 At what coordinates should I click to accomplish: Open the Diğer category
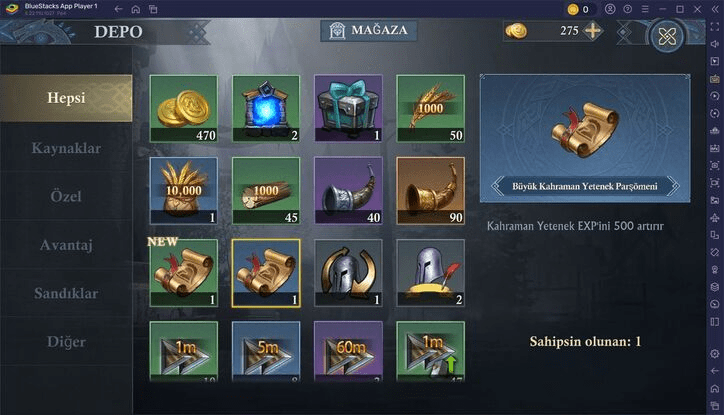point(66,341)
